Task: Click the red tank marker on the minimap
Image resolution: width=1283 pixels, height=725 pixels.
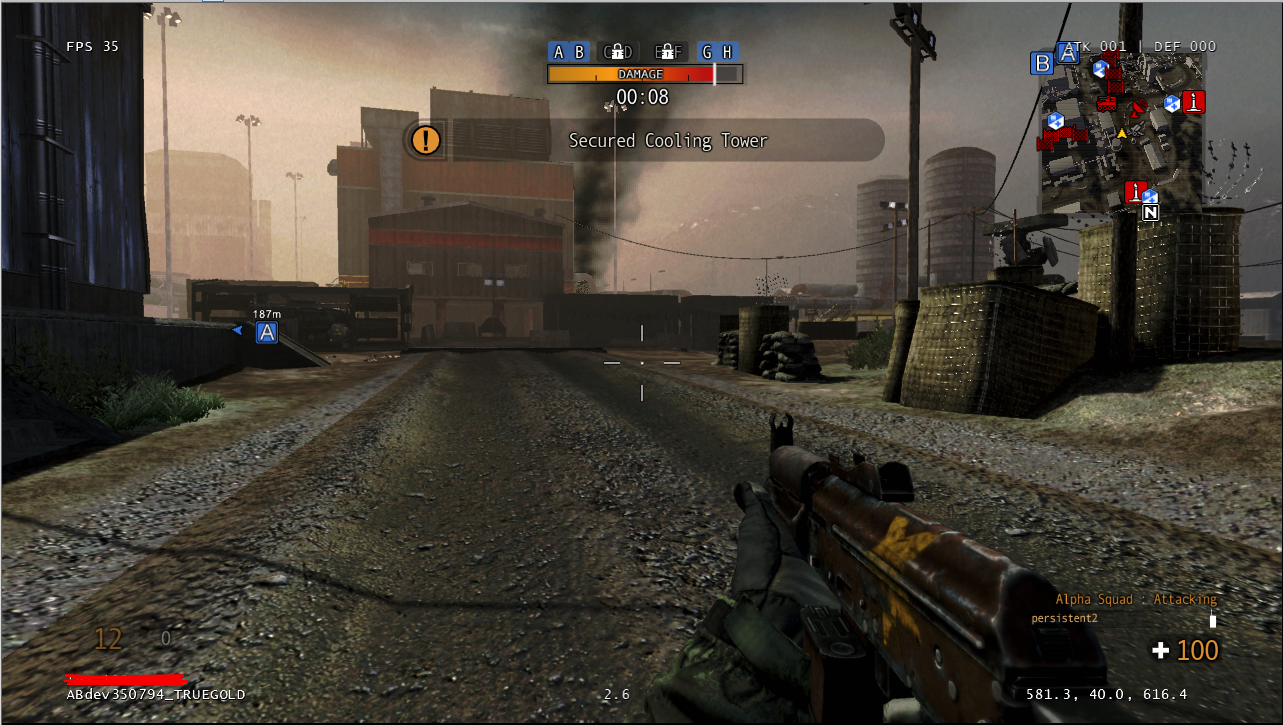Action: (x=1107, y=102)
